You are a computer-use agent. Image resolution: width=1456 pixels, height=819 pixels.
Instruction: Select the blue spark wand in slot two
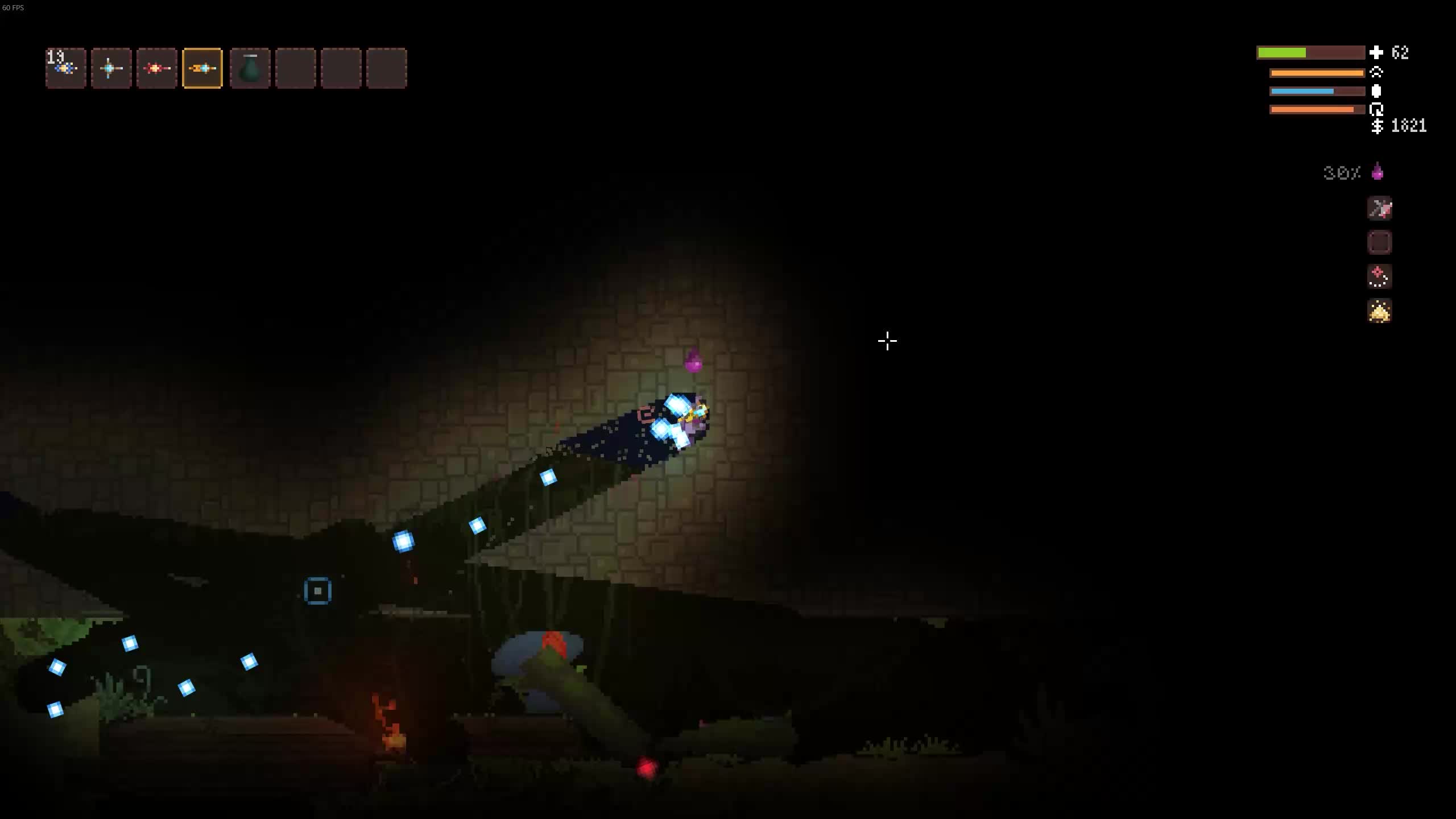pos(111,68)
